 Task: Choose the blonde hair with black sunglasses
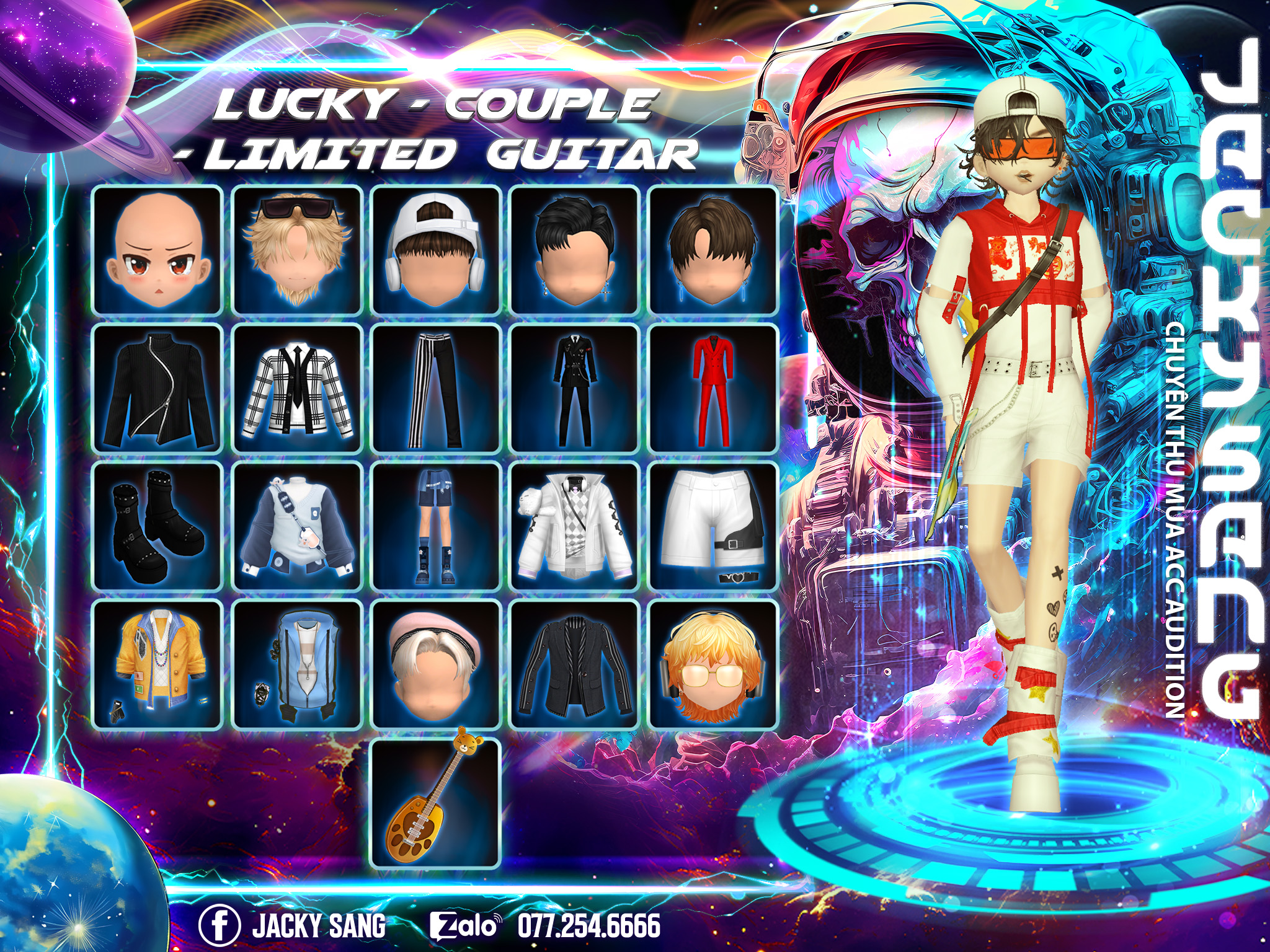click(297, 250)
